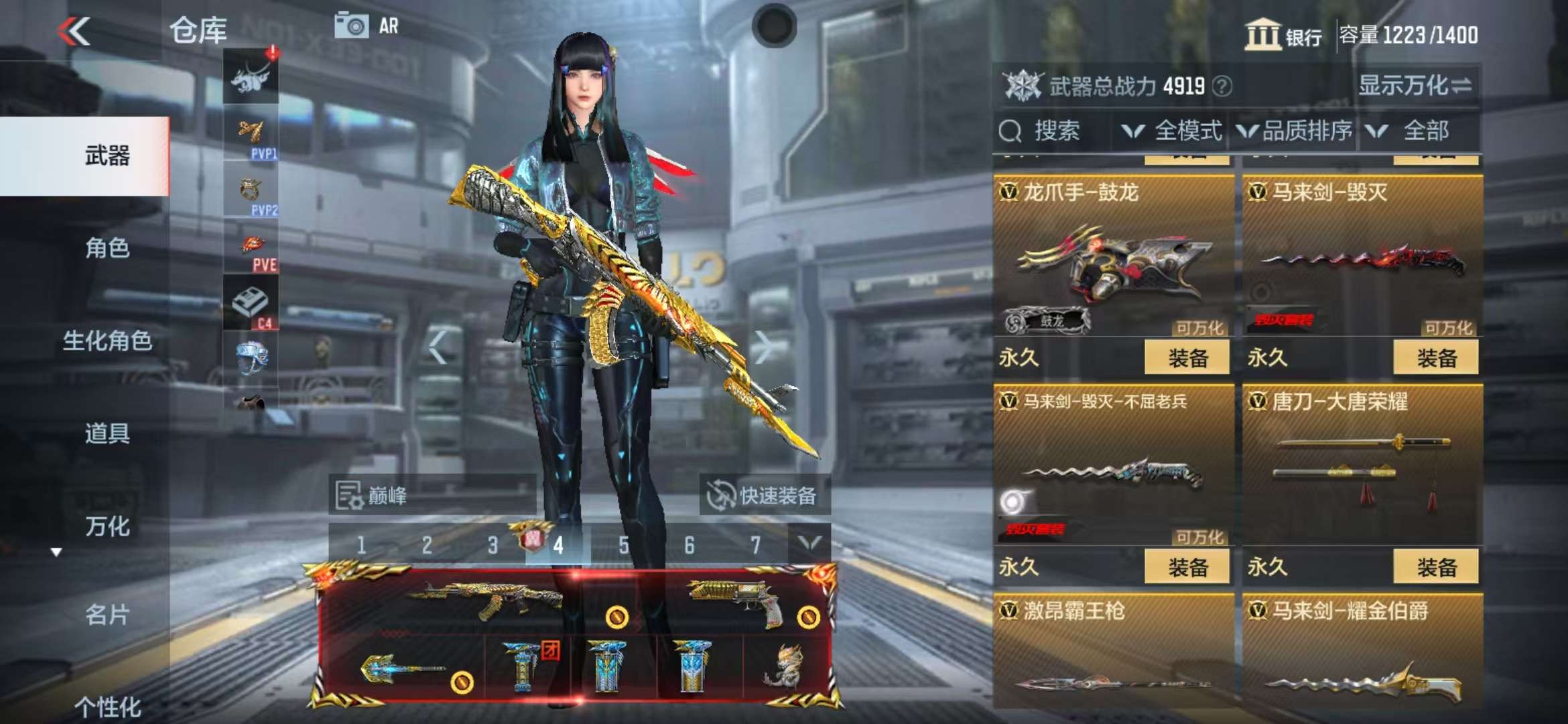The height and width of the screenshot is (724, 1568).
Task: Switch to the 万化 tab
Action: point(107,526)
